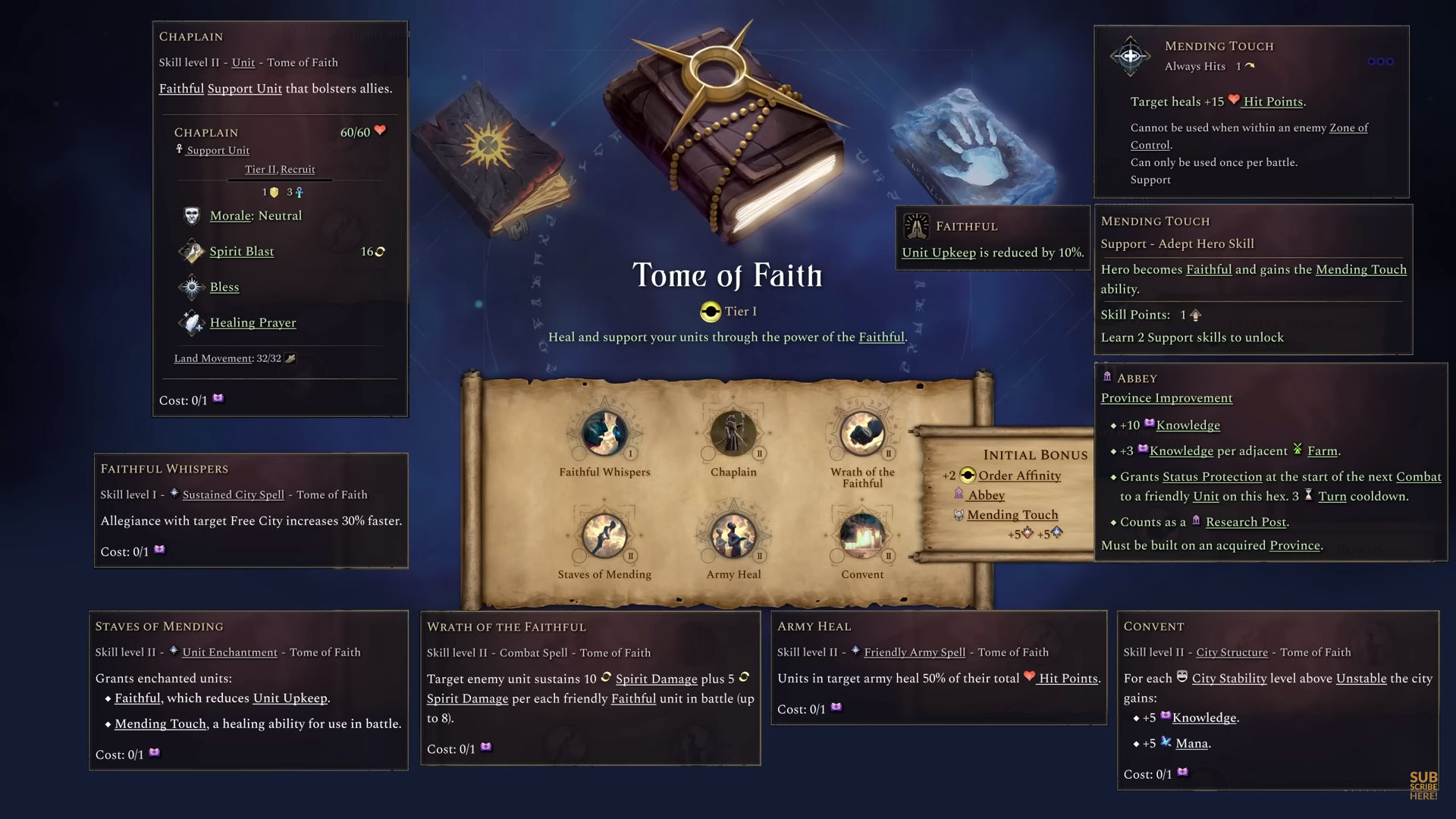This screenshot has width=1456, height=819.
Task: Click the Abbey icon in Initial Bonus
Action: click(957, 495)
